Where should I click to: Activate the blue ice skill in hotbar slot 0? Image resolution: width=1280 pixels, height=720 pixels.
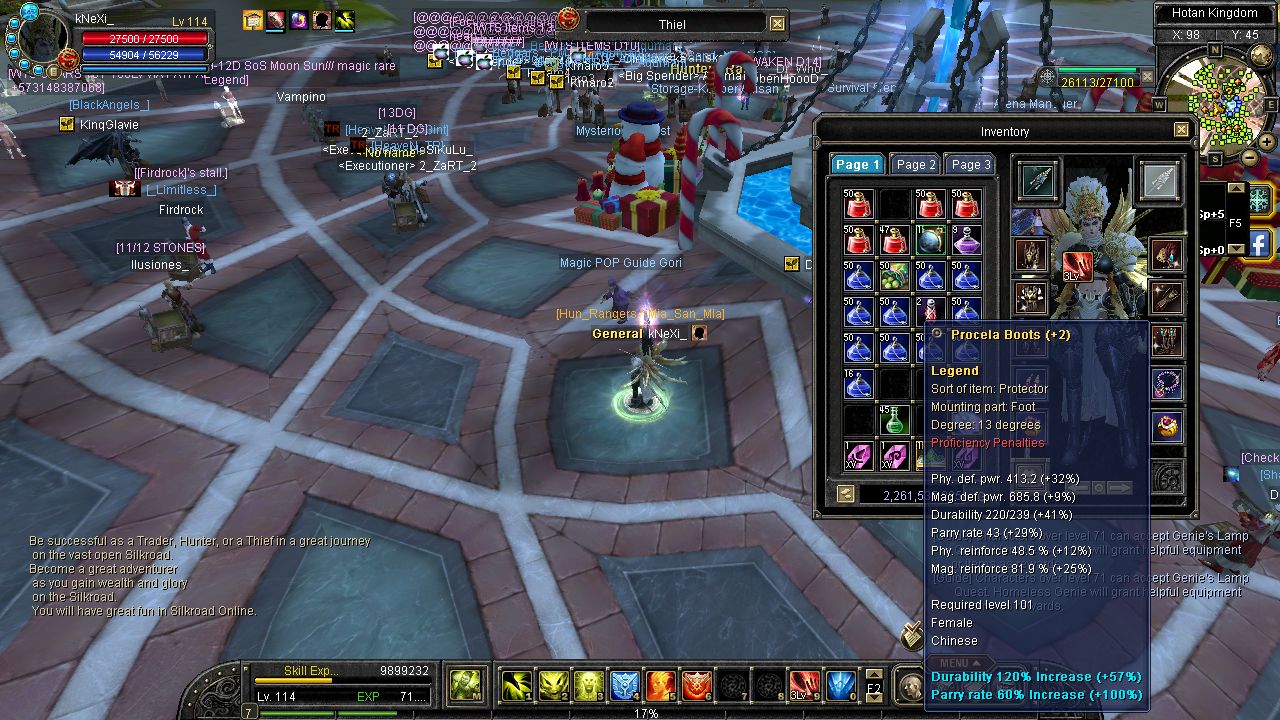841,685
